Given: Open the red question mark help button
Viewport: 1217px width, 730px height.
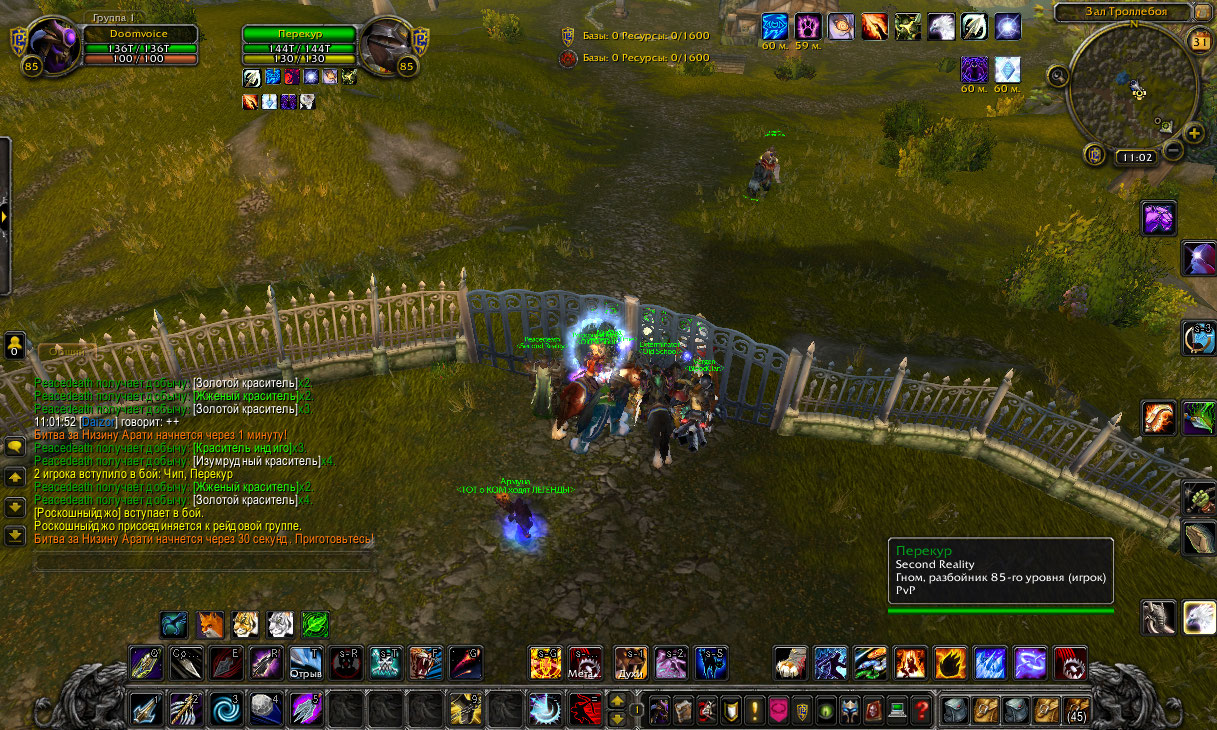Looking at the screenshot, I should tap(922, 711).
